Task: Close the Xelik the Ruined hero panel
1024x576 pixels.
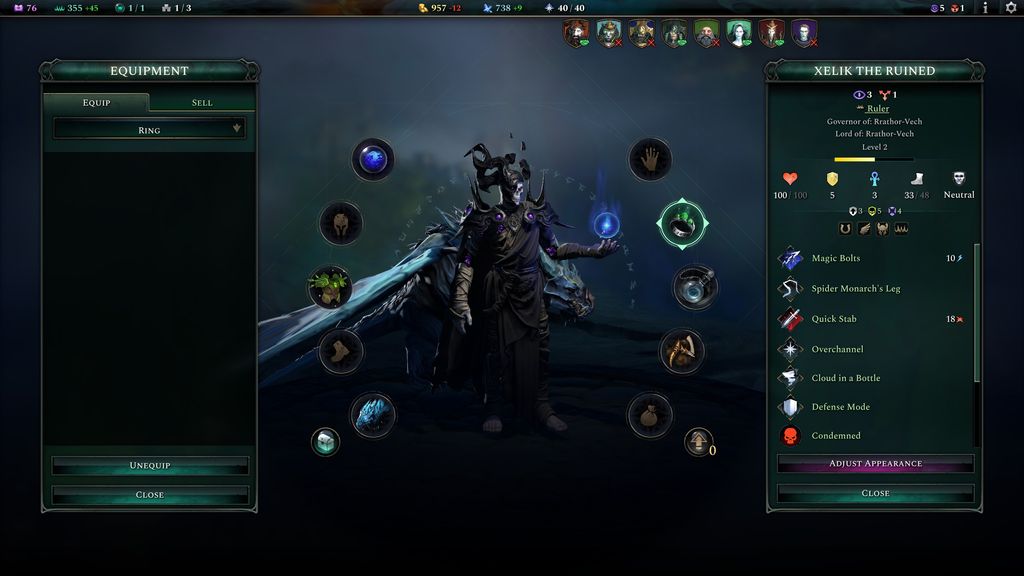Action: coord(875,493)
